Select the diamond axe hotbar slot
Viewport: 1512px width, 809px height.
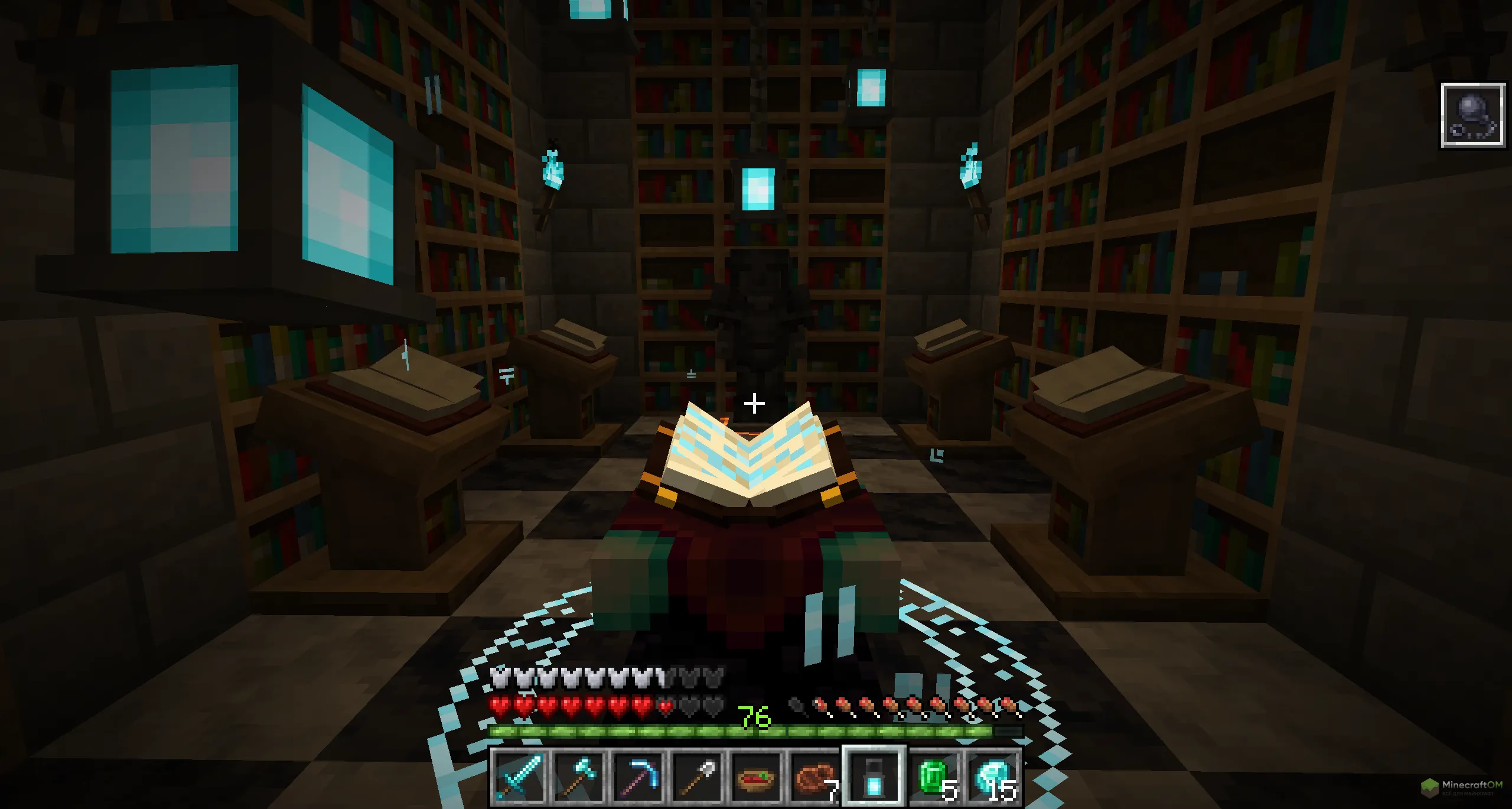(x=579, y=776)
